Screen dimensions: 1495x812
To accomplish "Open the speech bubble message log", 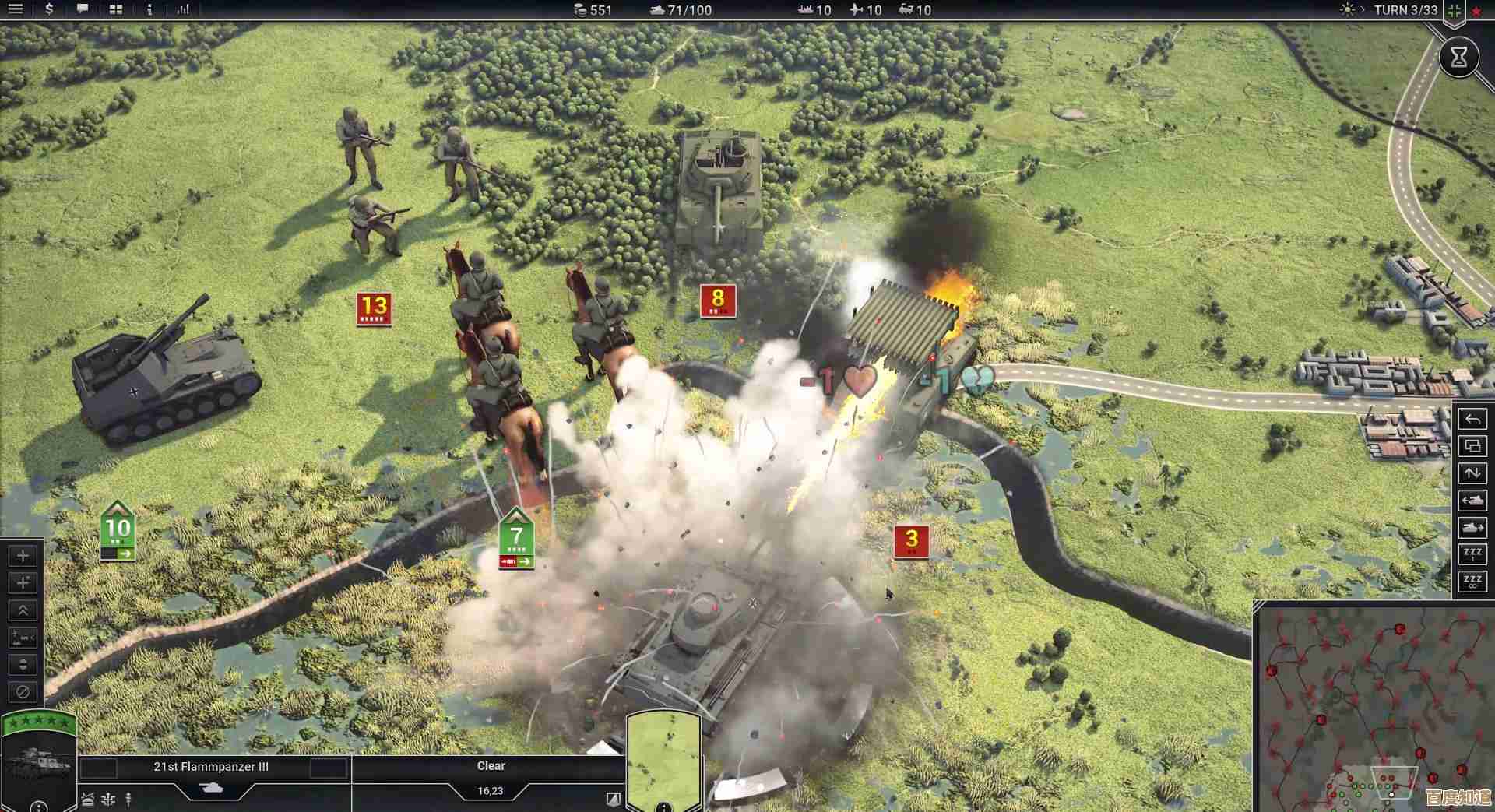I will tap(83, 9).
